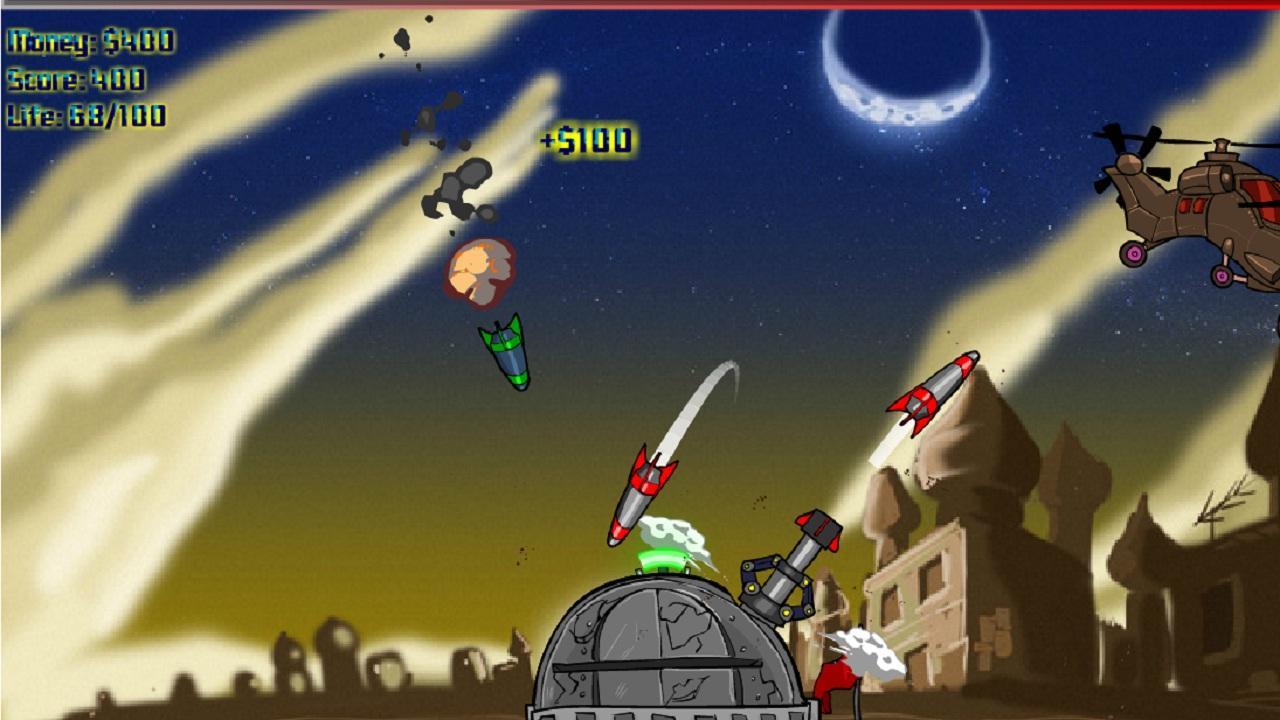Select the red missile on the right side

[x=930, y=390]
